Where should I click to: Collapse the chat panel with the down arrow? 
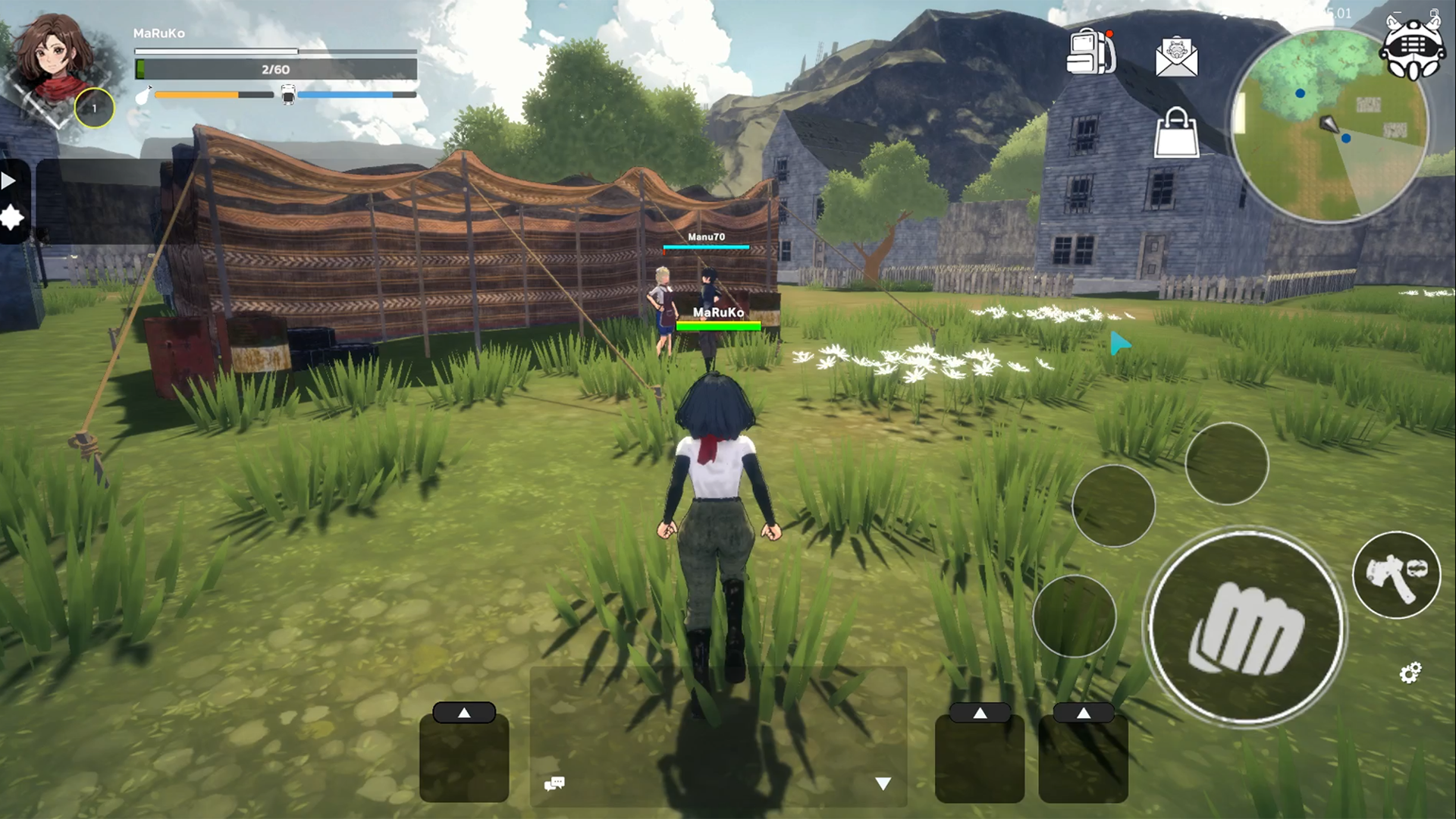(x=883, y=783)
